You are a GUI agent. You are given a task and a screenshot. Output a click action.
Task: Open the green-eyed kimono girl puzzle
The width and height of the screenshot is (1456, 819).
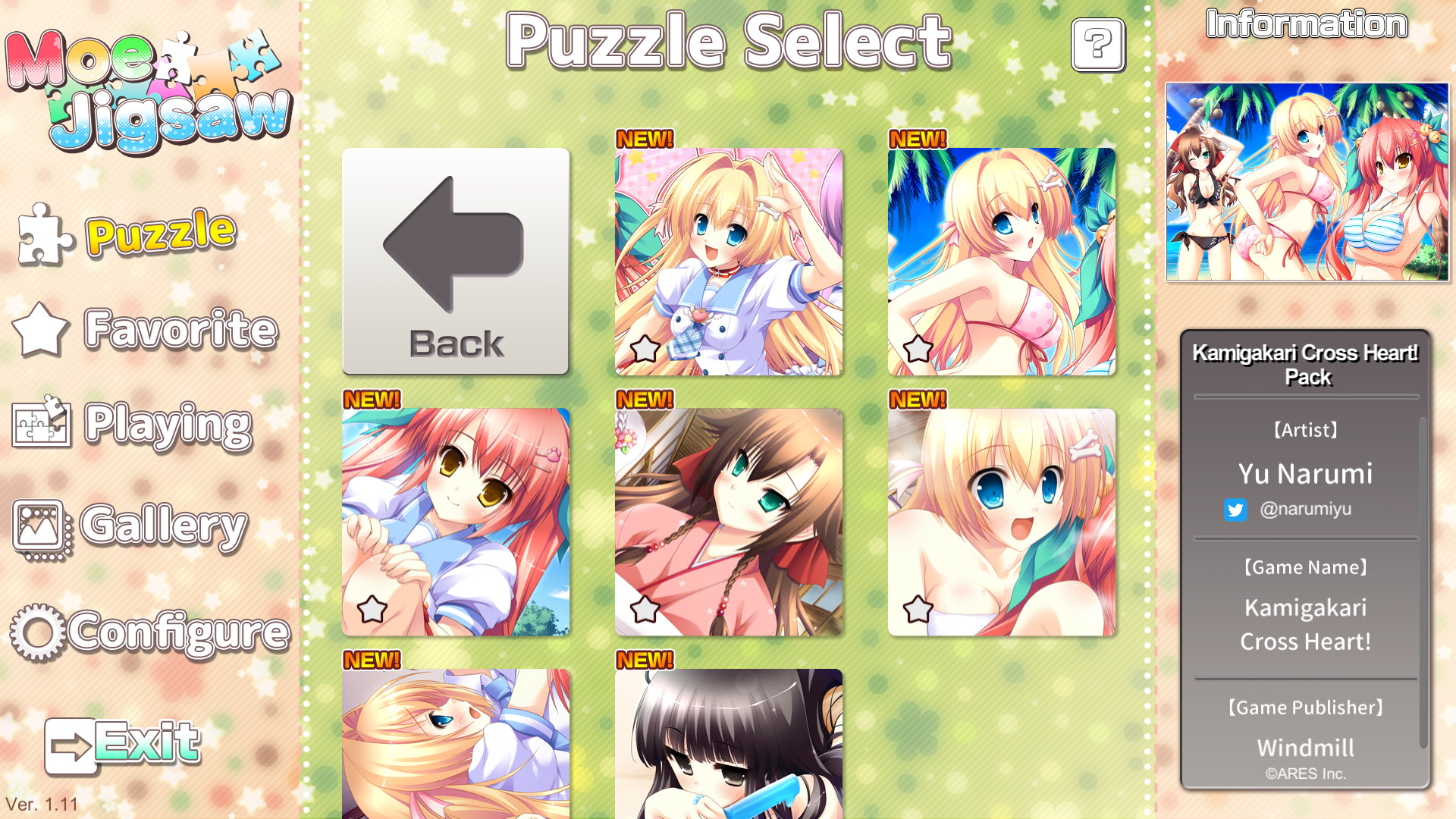point(729,520)
